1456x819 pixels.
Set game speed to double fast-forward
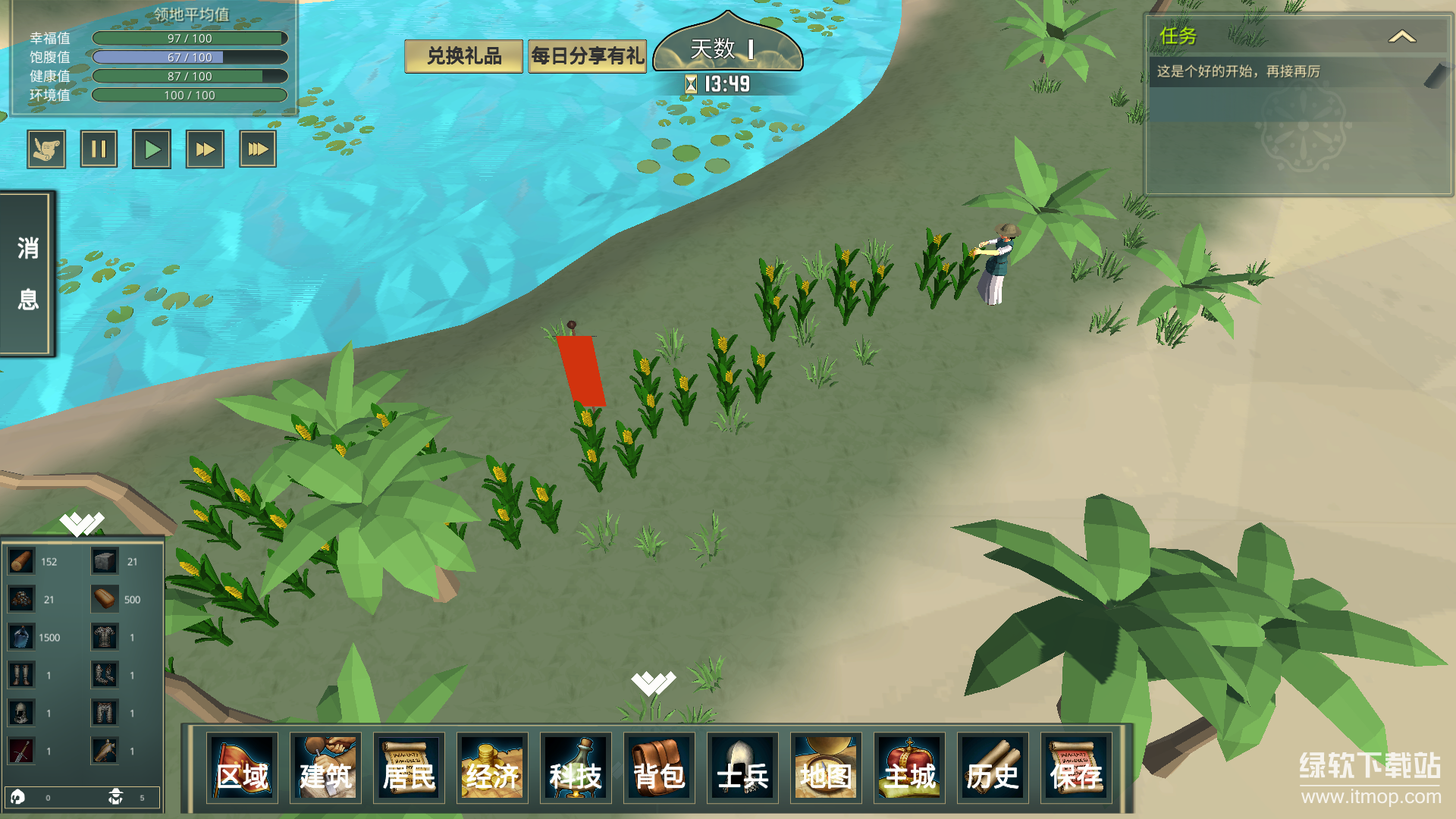click(205, 149)
